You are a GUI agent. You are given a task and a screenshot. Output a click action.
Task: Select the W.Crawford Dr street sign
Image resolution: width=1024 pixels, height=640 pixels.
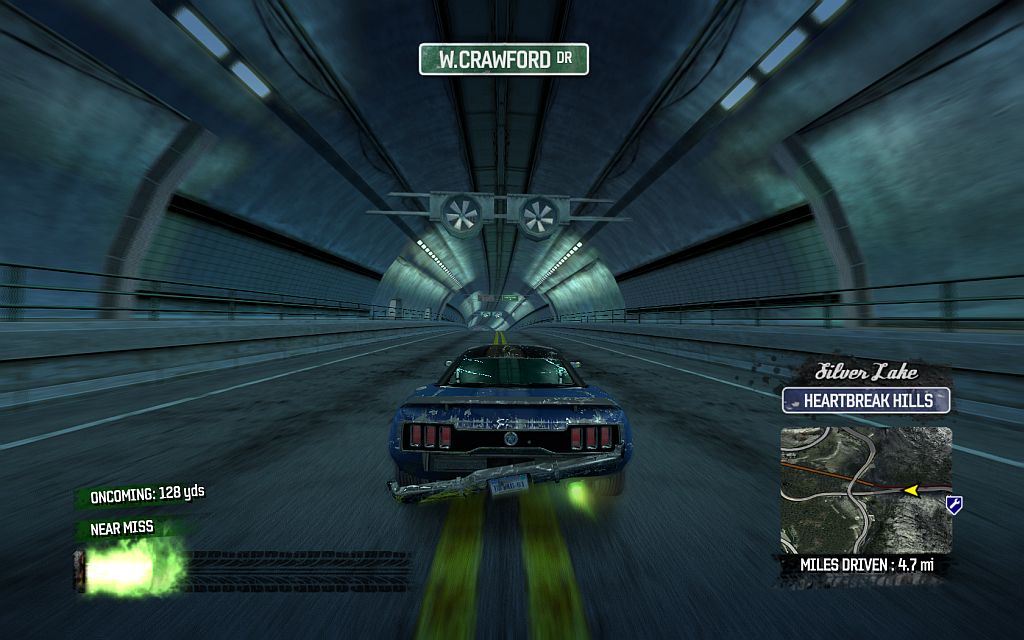pyautogui.click(x=503, y=59)
